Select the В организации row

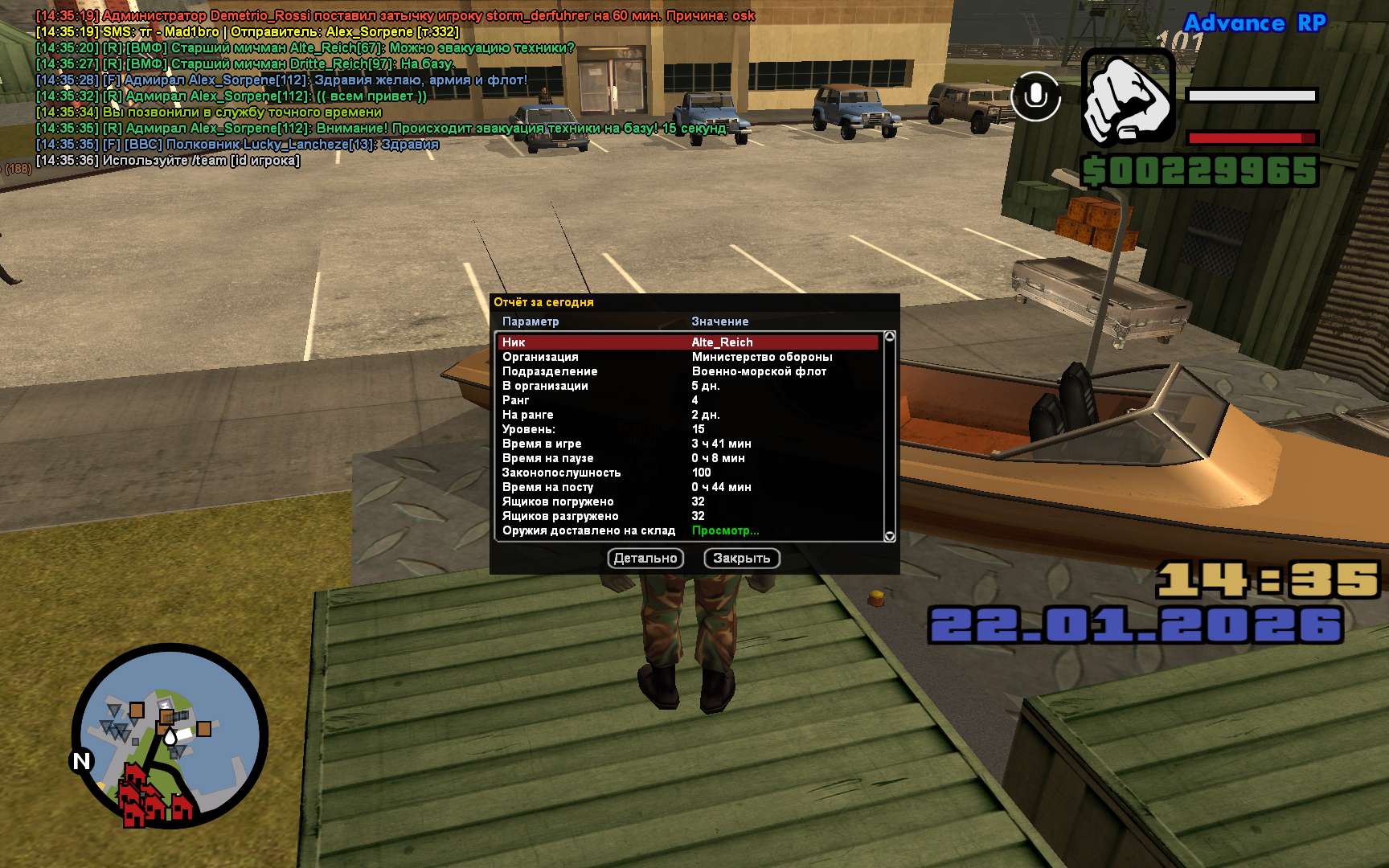click(x=688, y=386)
